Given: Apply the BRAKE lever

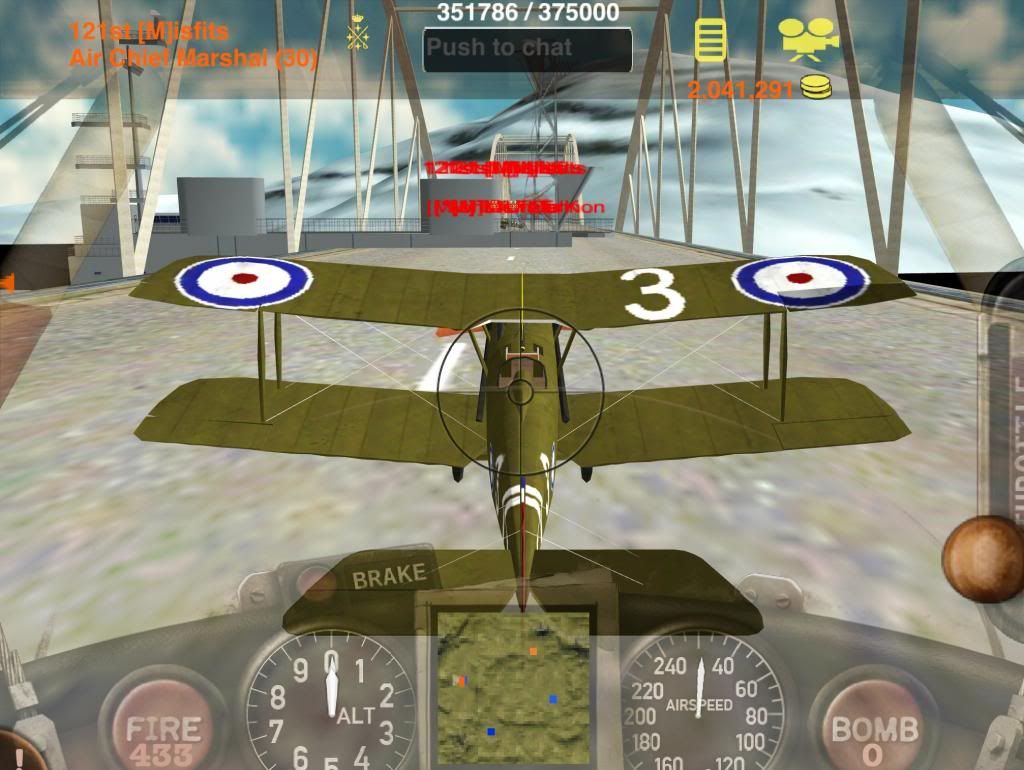Looking at the screenshot, I should pyautogui.click(x=389, y=577).
